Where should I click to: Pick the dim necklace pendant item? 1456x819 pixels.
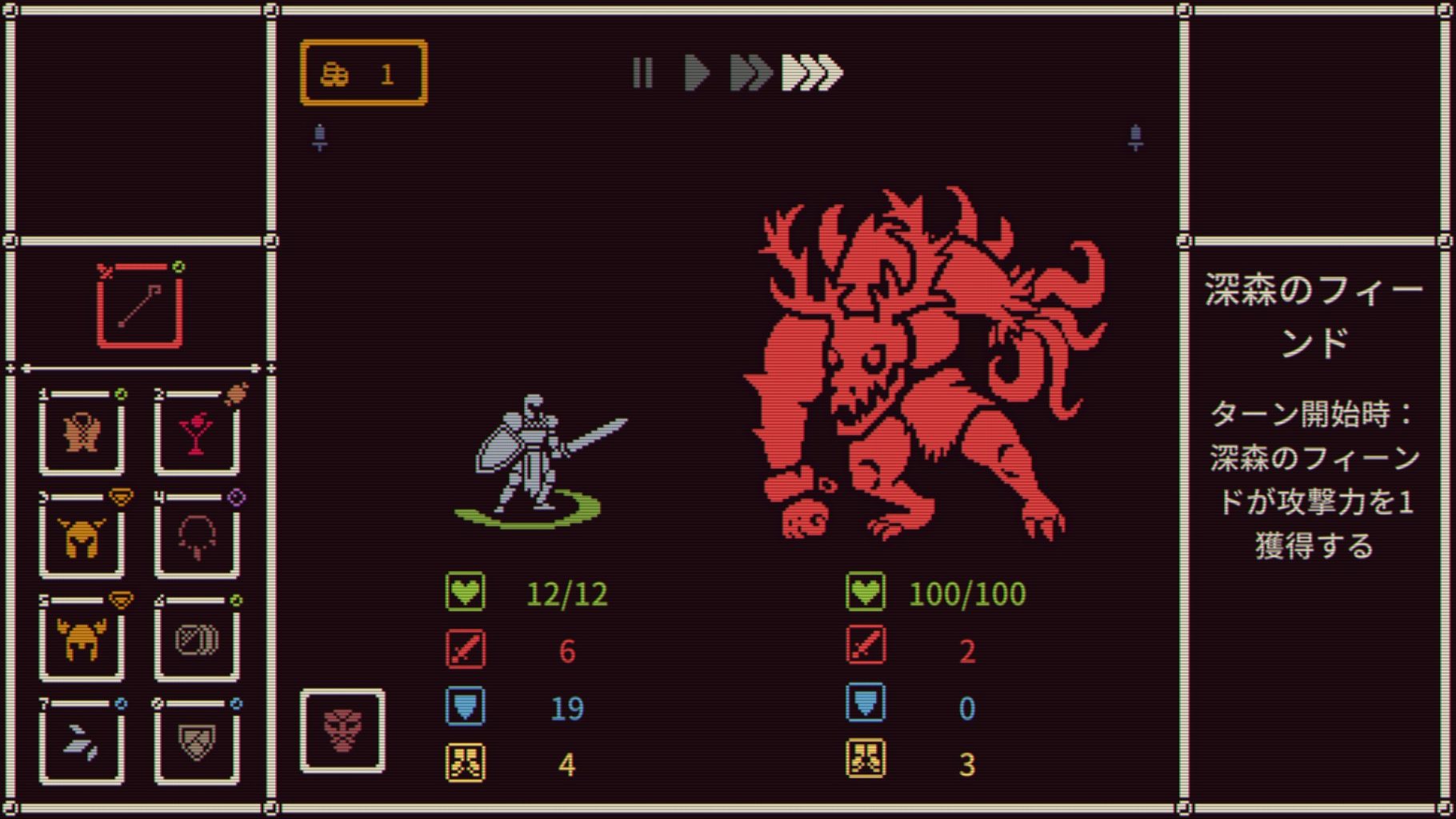point(197,536)
